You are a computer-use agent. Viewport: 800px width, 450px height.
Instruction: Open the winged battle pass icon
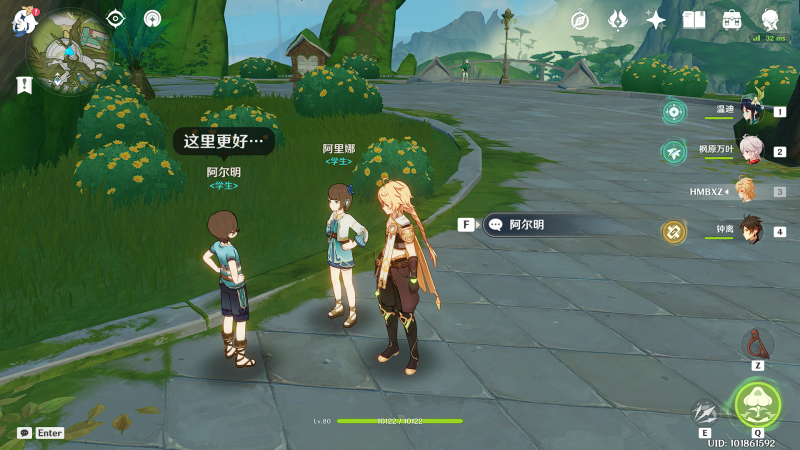point(618,20)
